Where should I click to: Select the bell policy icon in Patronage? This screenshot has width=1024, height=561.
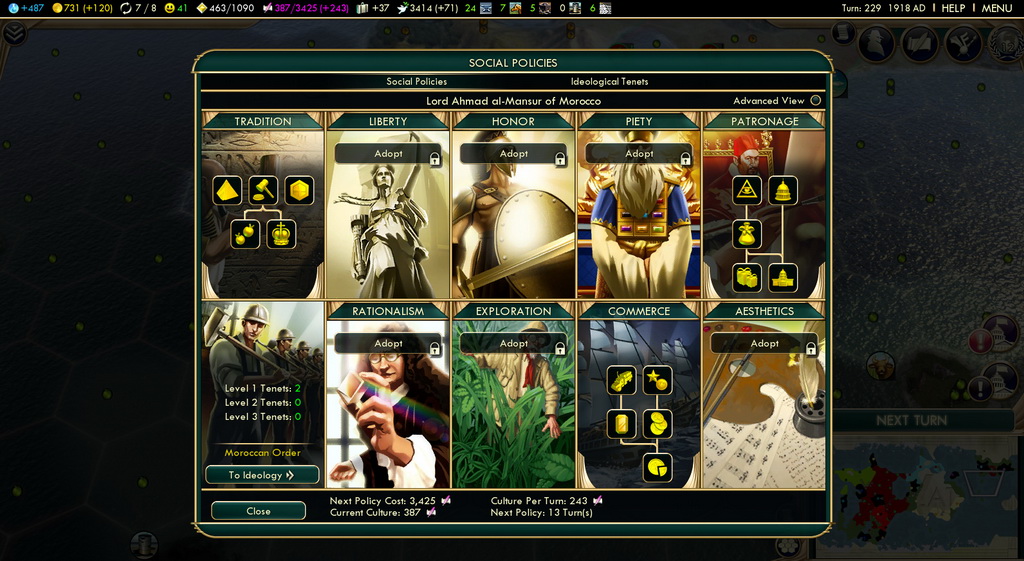point(783,190)
